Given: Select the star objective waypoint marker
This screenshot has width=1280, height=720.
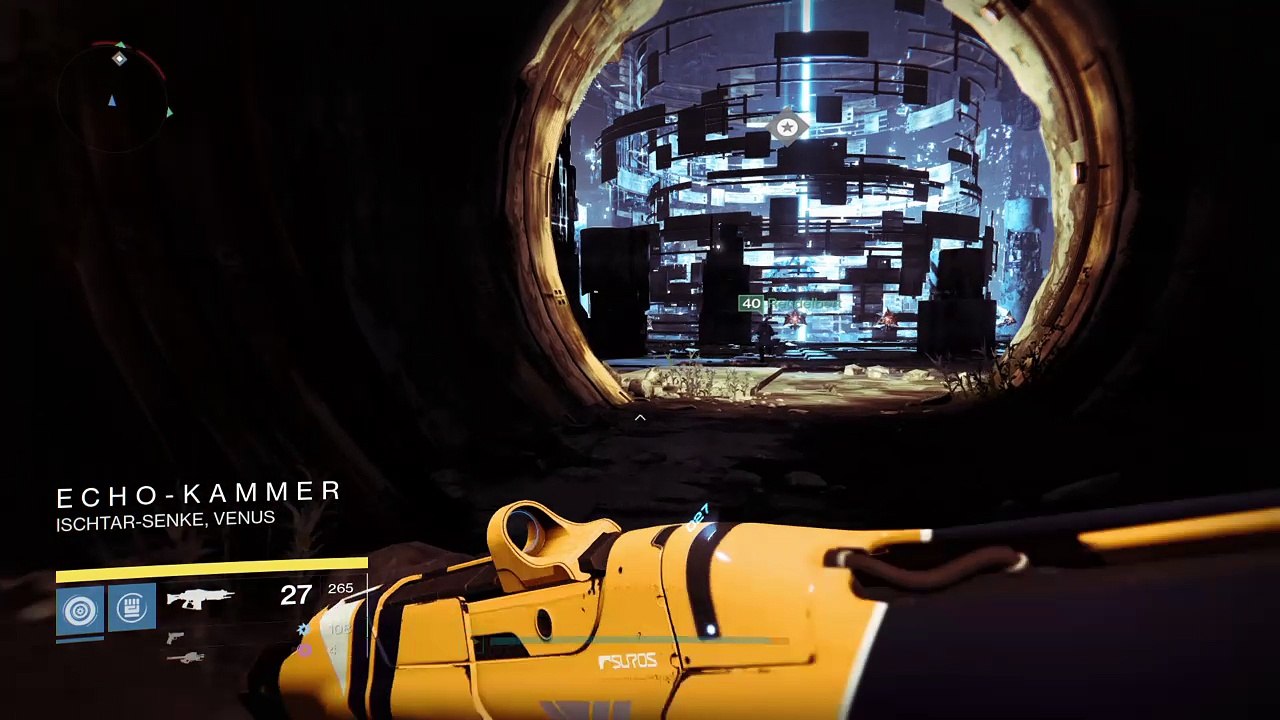Looking at the screenshot, I should [788, 127].
